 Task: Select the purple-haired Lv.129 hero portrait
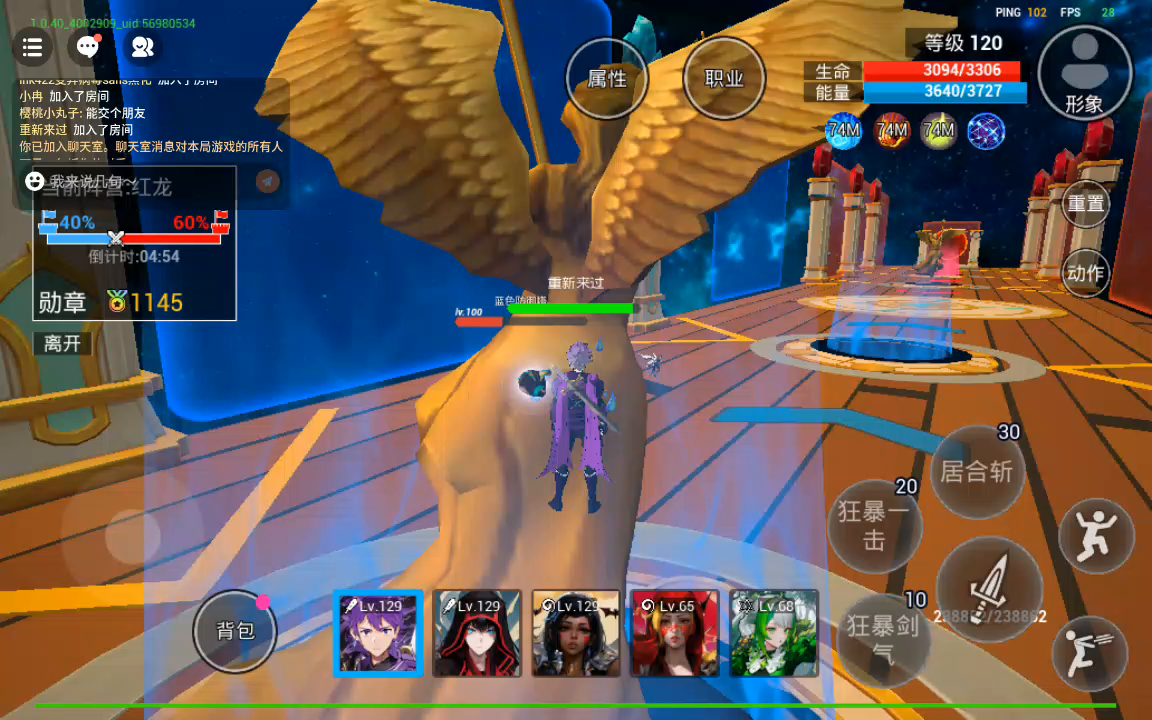click(378, 633)
